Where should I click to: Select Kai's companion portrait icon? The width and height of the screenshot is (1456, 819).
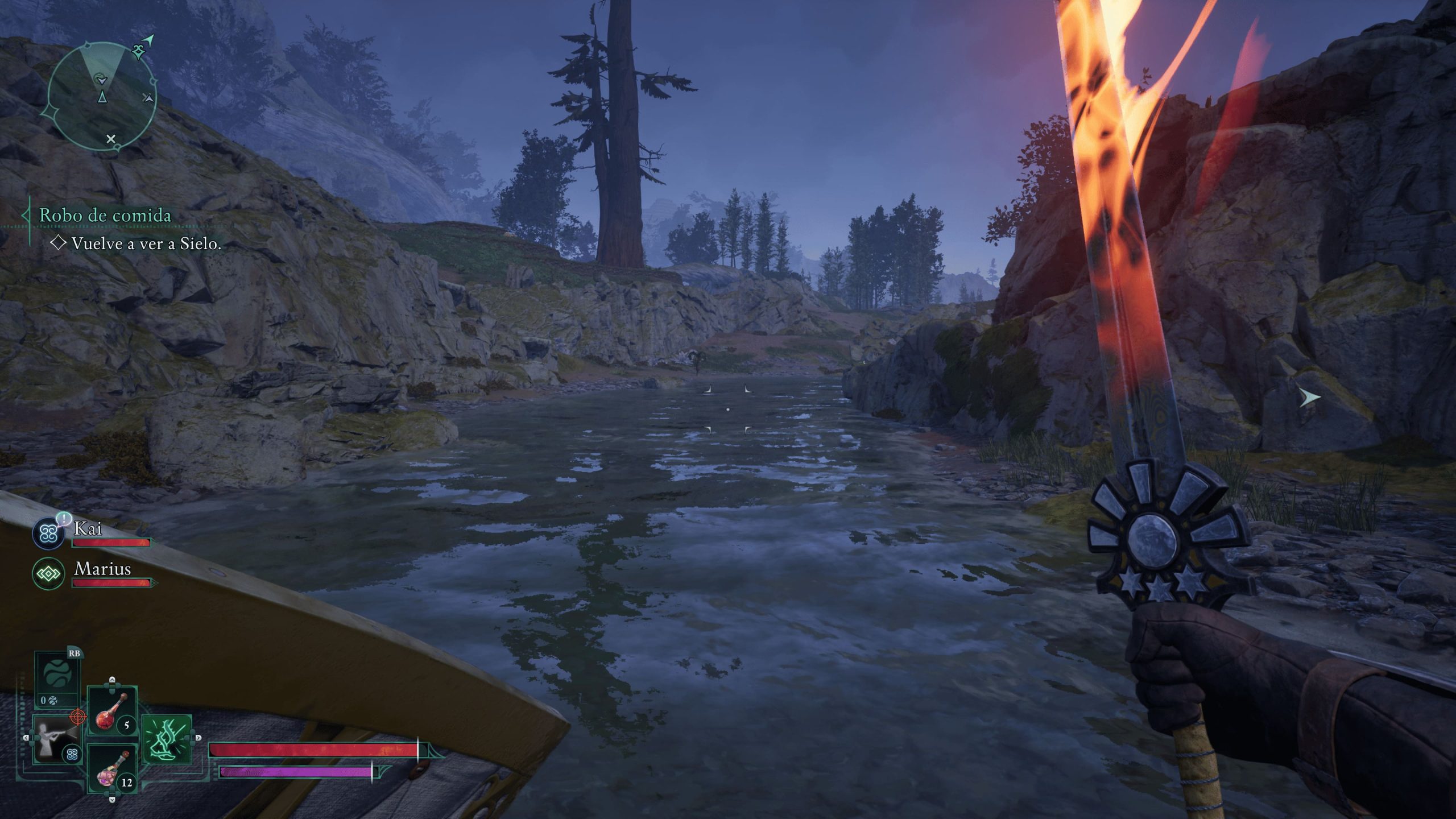(48, 533)
